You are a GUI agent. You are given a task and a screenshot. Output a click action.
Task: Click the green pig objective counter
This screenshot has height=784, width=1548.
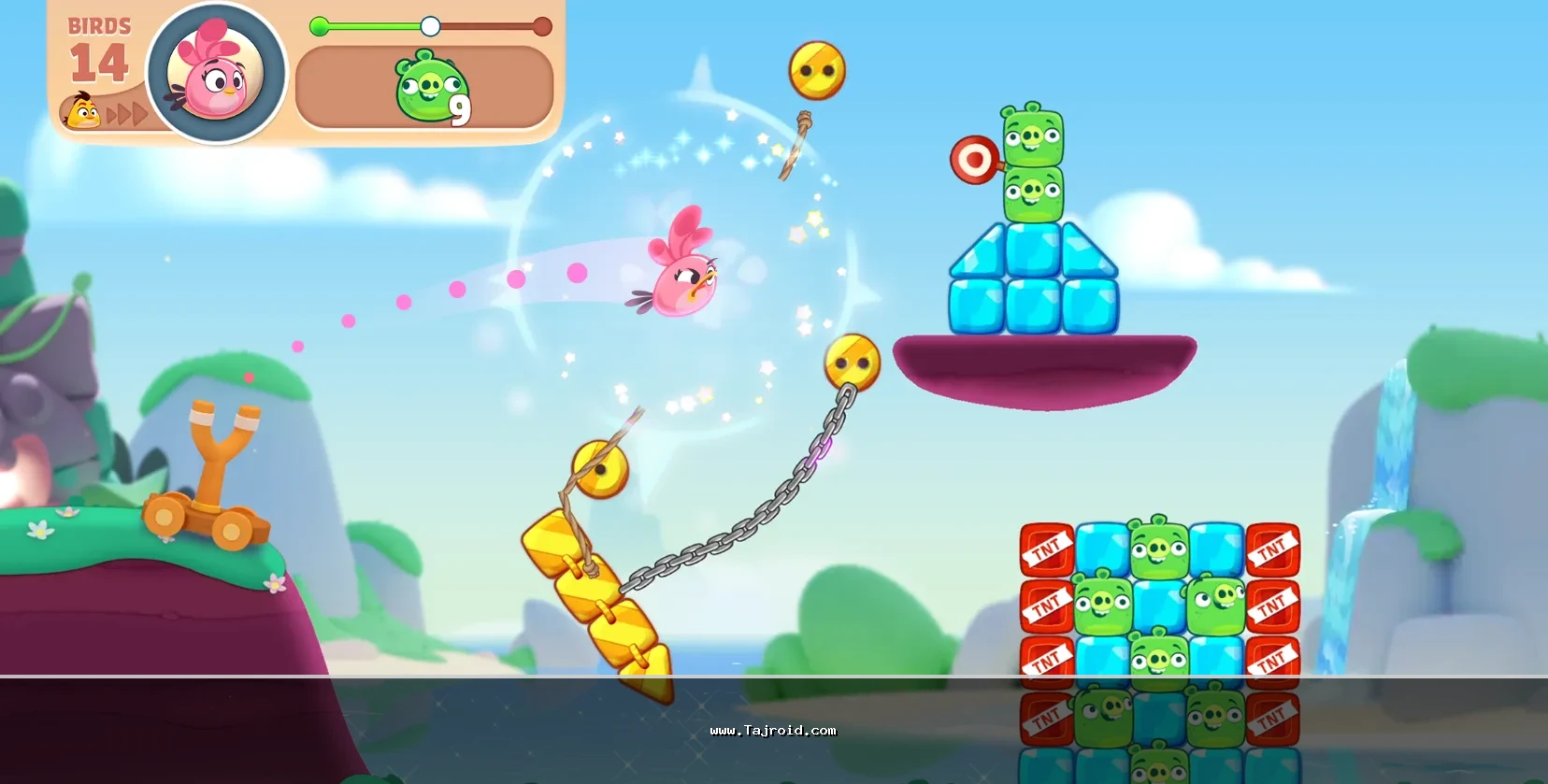click(x=431, y=89)
